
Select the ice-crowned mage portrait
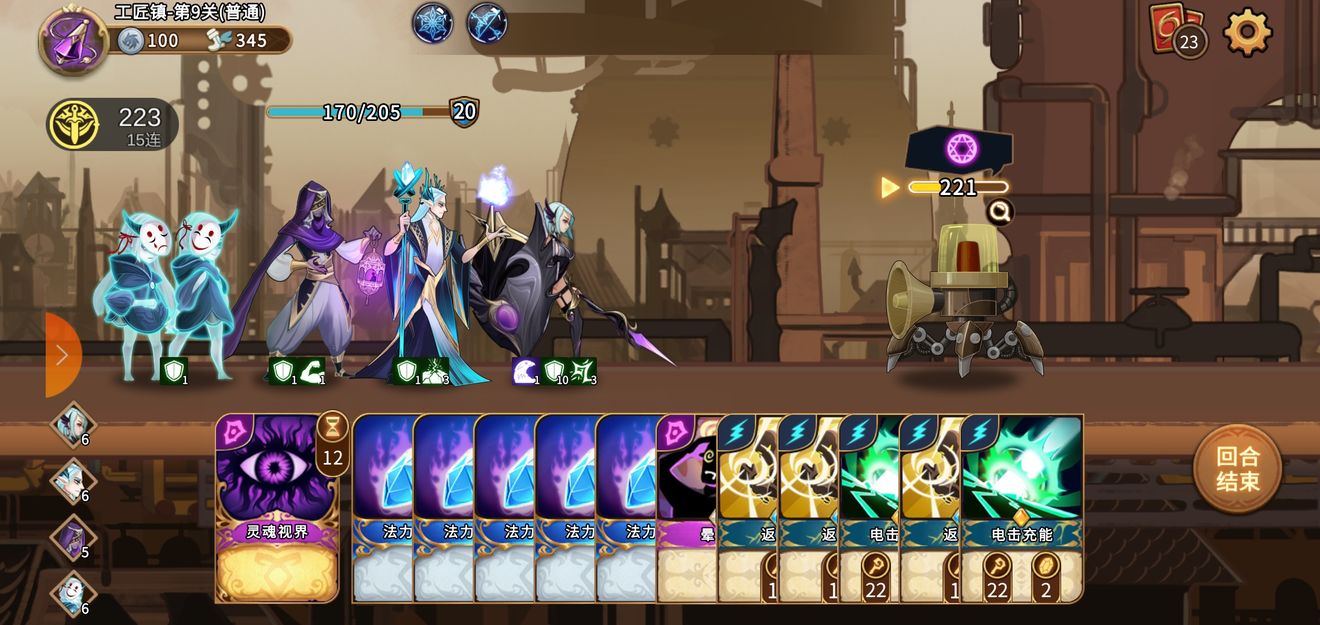click(x=73, y=481)
